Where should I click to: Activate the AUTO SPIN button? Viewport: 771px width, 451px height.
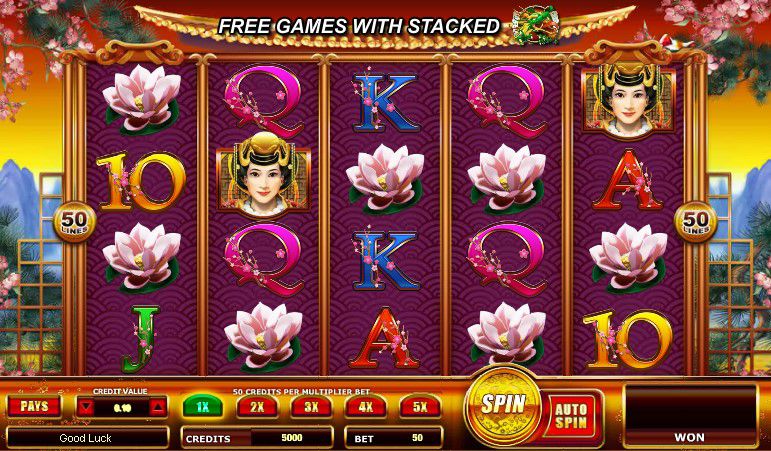[x=574, y=412]
